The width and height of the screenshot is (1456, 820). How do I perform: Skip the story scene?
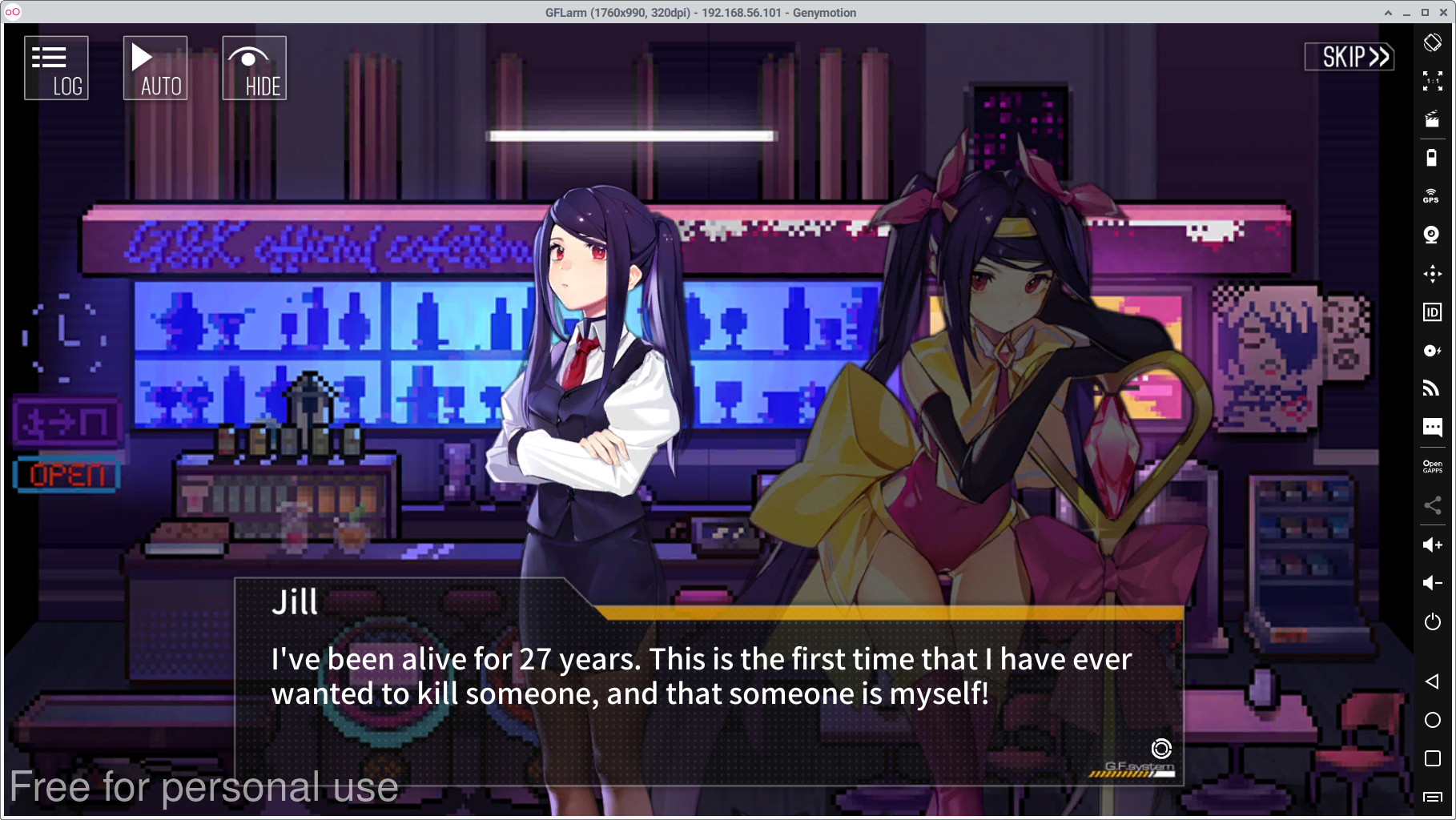(x=1349, y=57)
